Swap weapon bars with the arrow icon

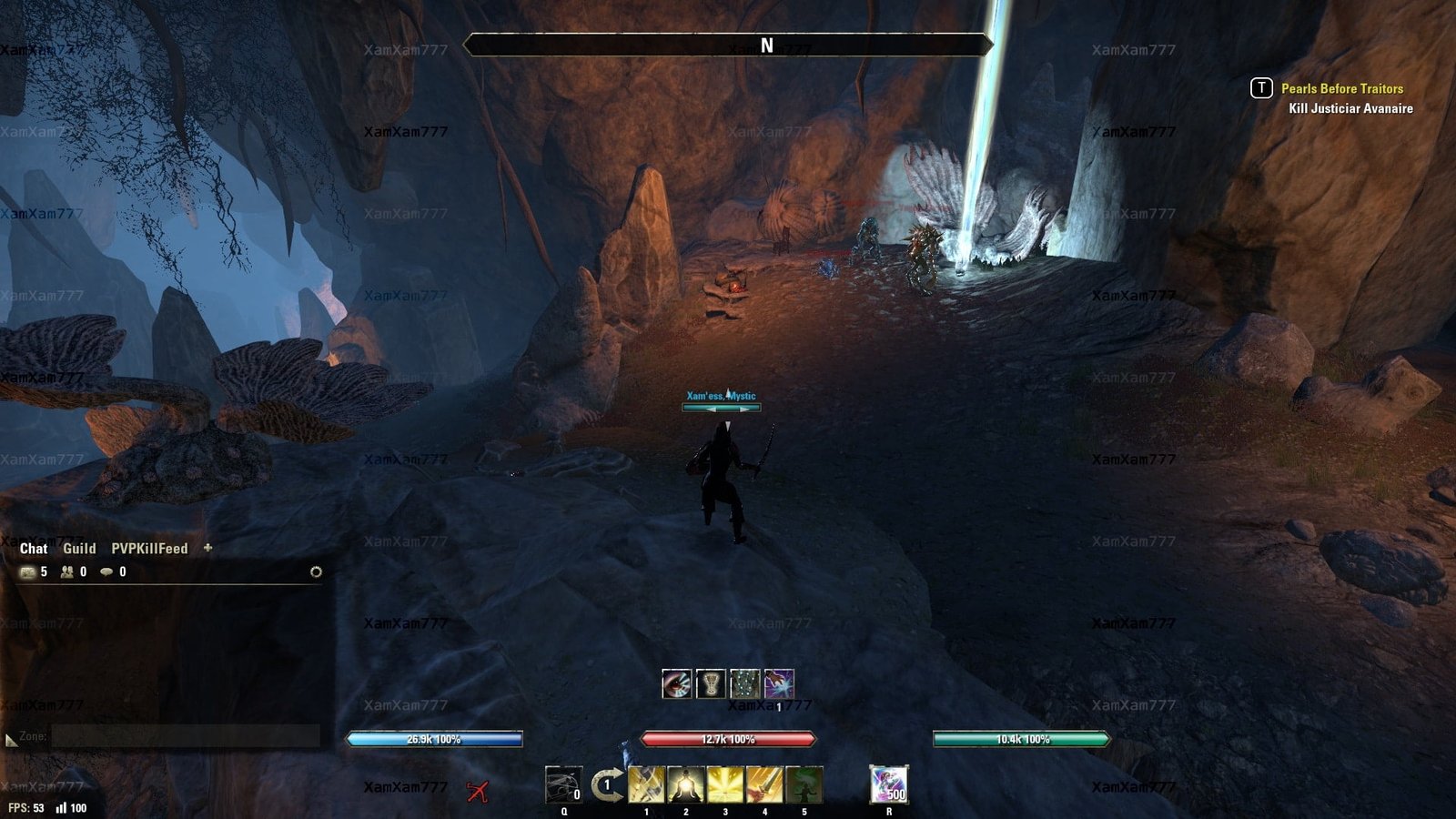606,784
